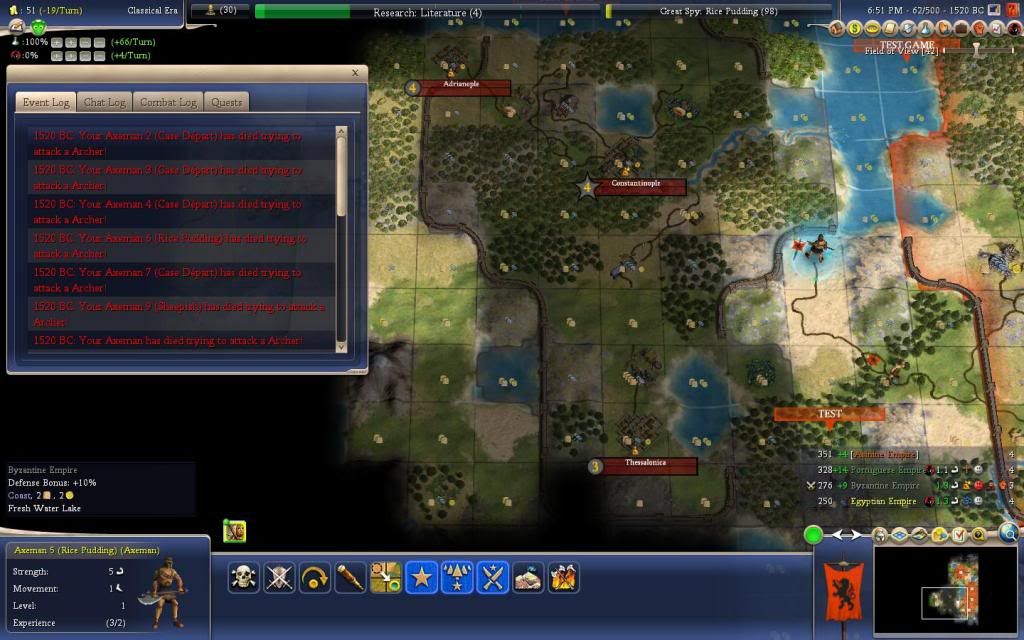Open the globe view magnifier button

[x=1009, y=533]
